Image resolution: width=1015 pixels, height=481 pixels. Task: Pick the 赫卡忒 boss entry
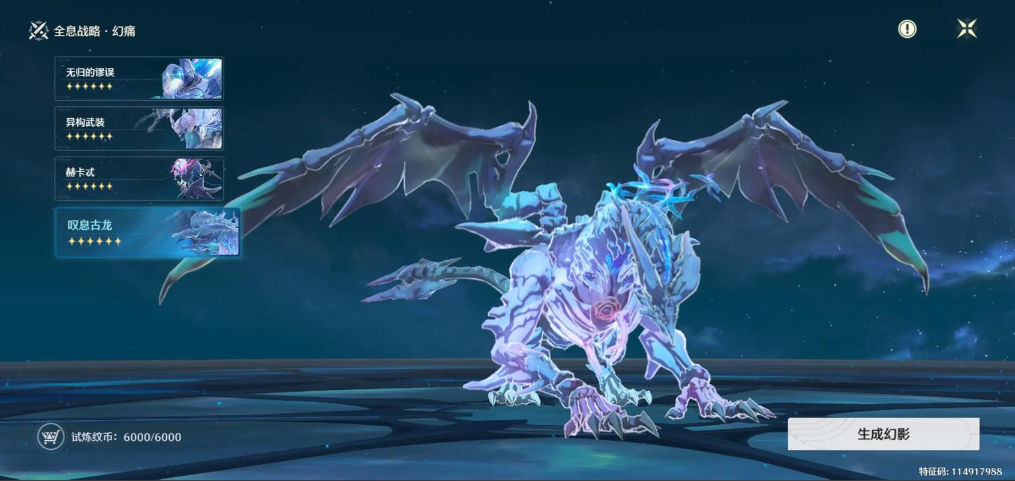[138, 178]
